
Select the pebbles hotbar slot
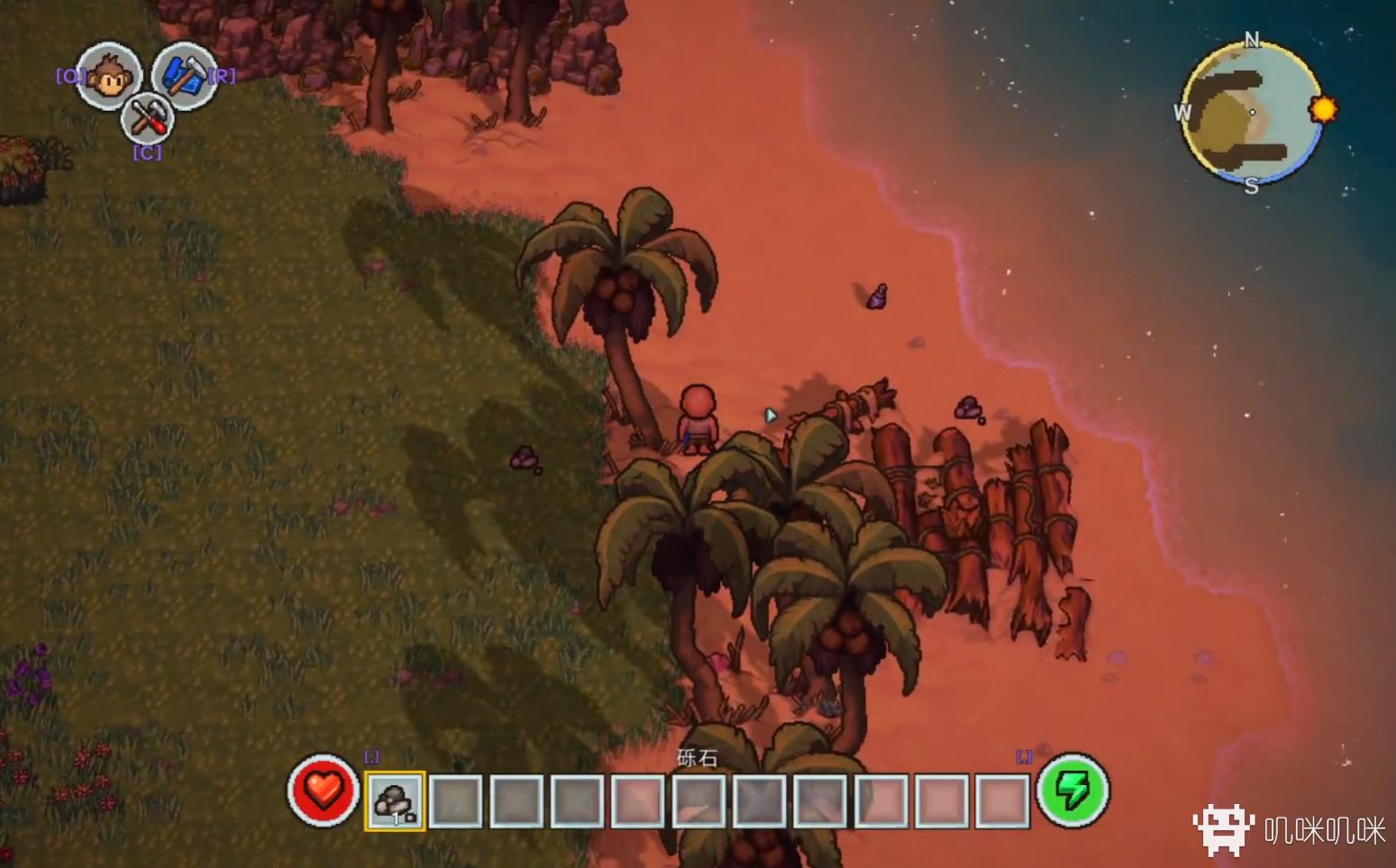point(395,800)
